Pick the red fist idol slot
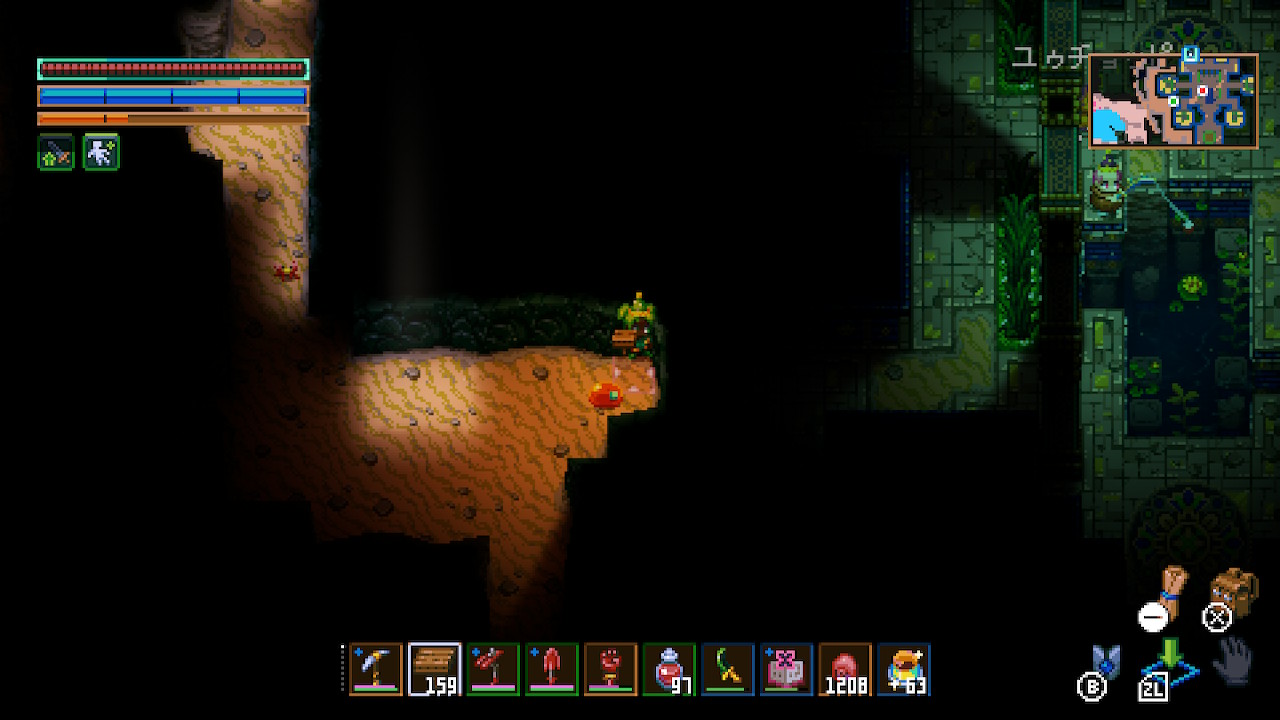 610,668
